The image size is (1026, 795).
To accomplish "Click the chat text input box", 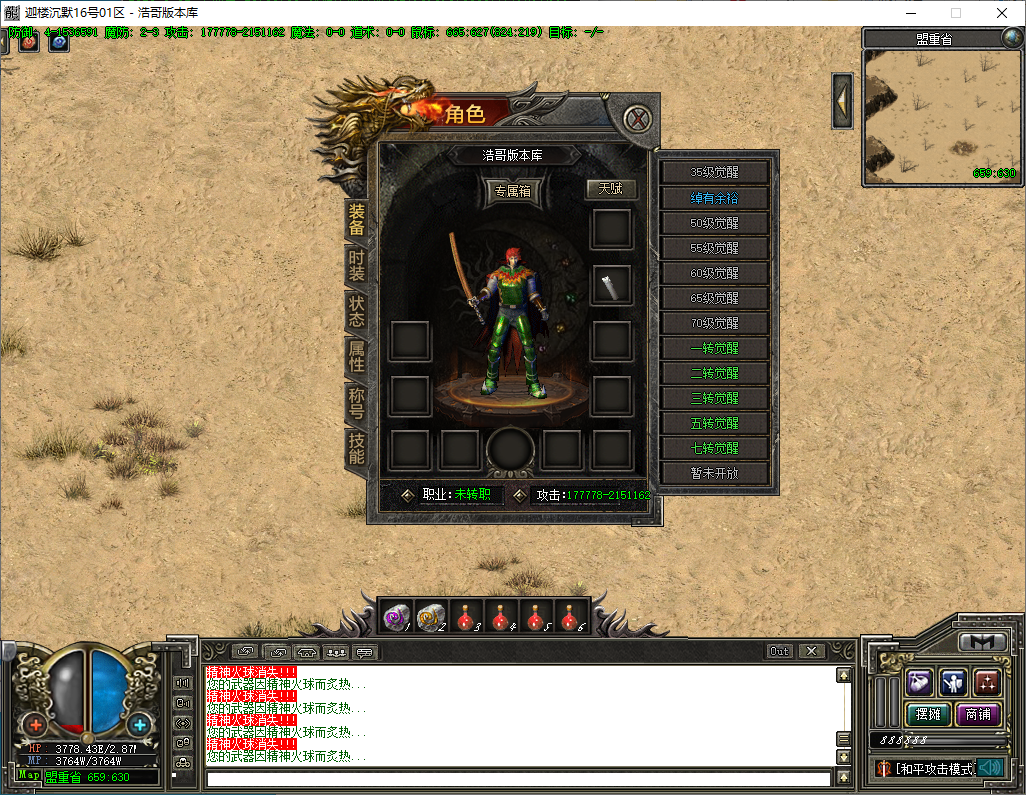I will coord(518,778).
